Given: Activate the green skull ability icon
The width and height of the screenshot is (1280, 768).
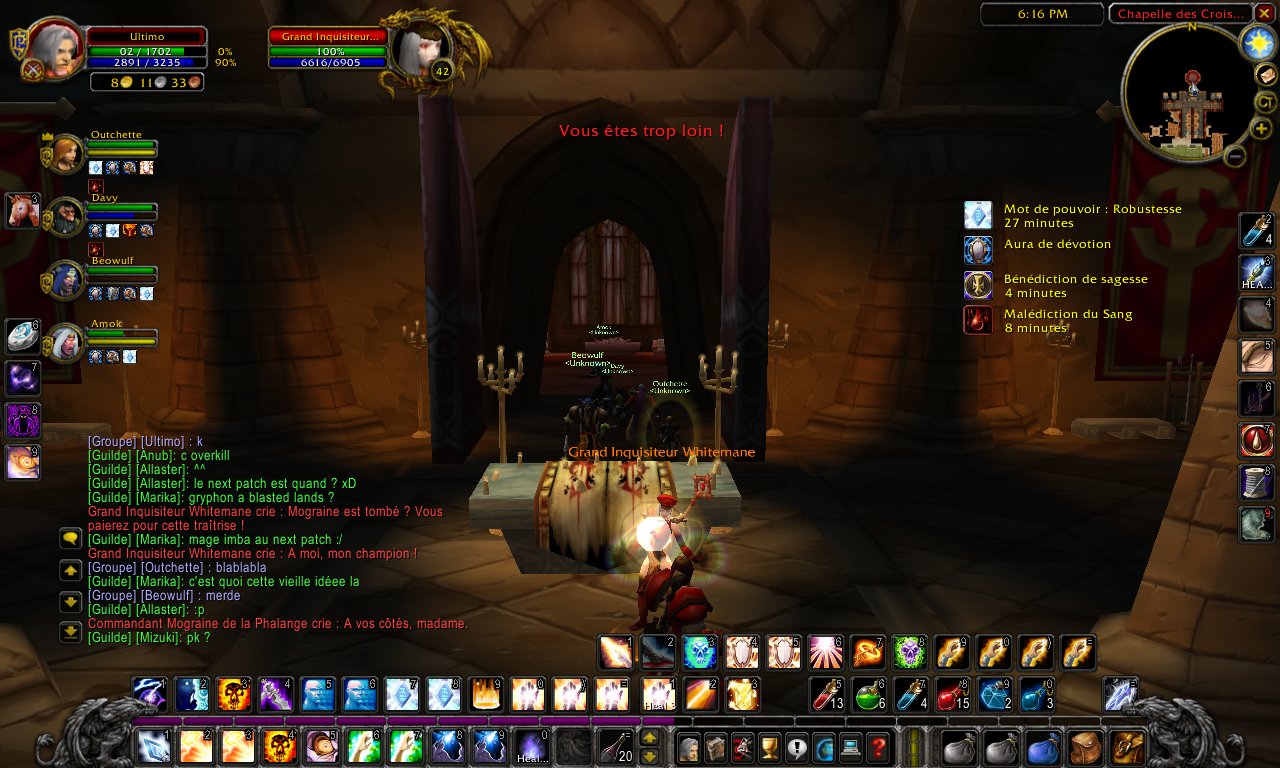Looking at the screenshot, I should pos(908,652).
